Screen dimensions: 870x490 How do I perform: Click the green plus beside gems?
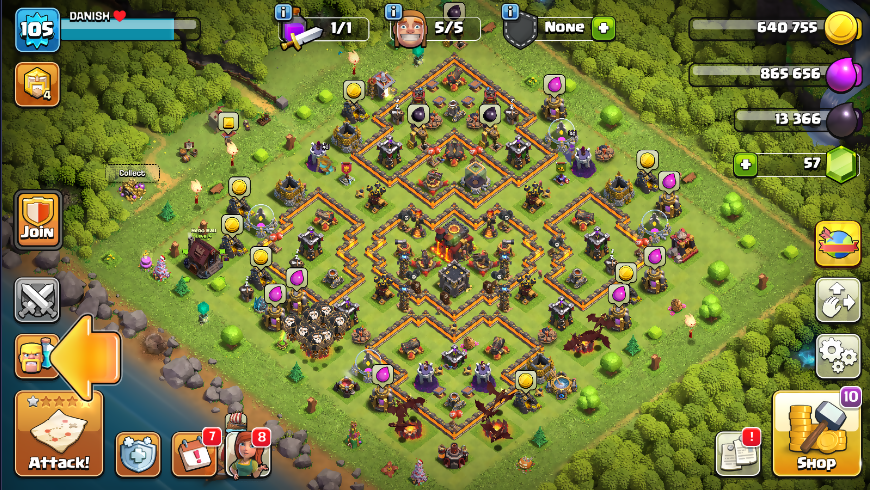742,163
